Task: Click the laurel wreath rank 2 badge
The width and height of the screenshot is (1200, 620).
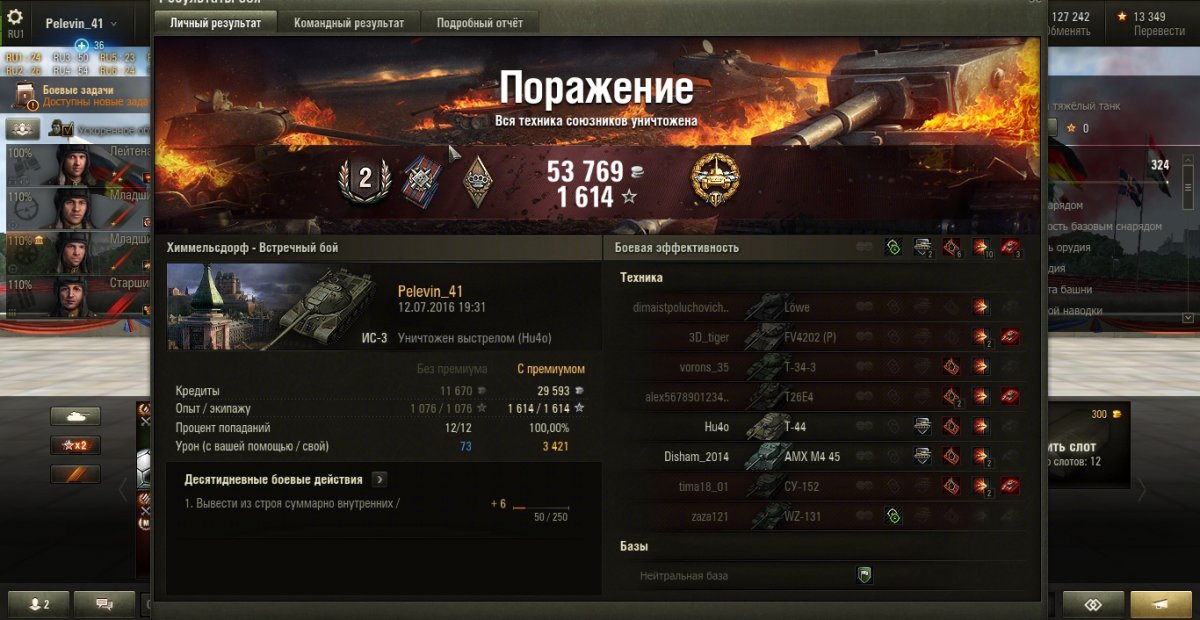Action: (364, 180)
